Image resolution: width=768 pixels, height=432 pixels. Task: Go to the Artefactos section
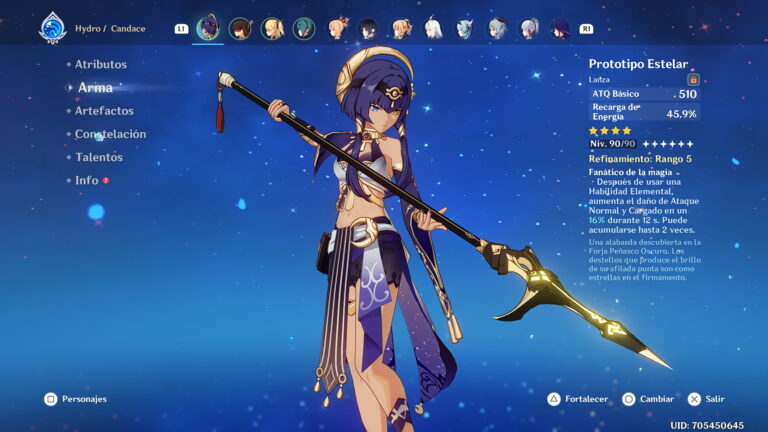pos(104,111)
